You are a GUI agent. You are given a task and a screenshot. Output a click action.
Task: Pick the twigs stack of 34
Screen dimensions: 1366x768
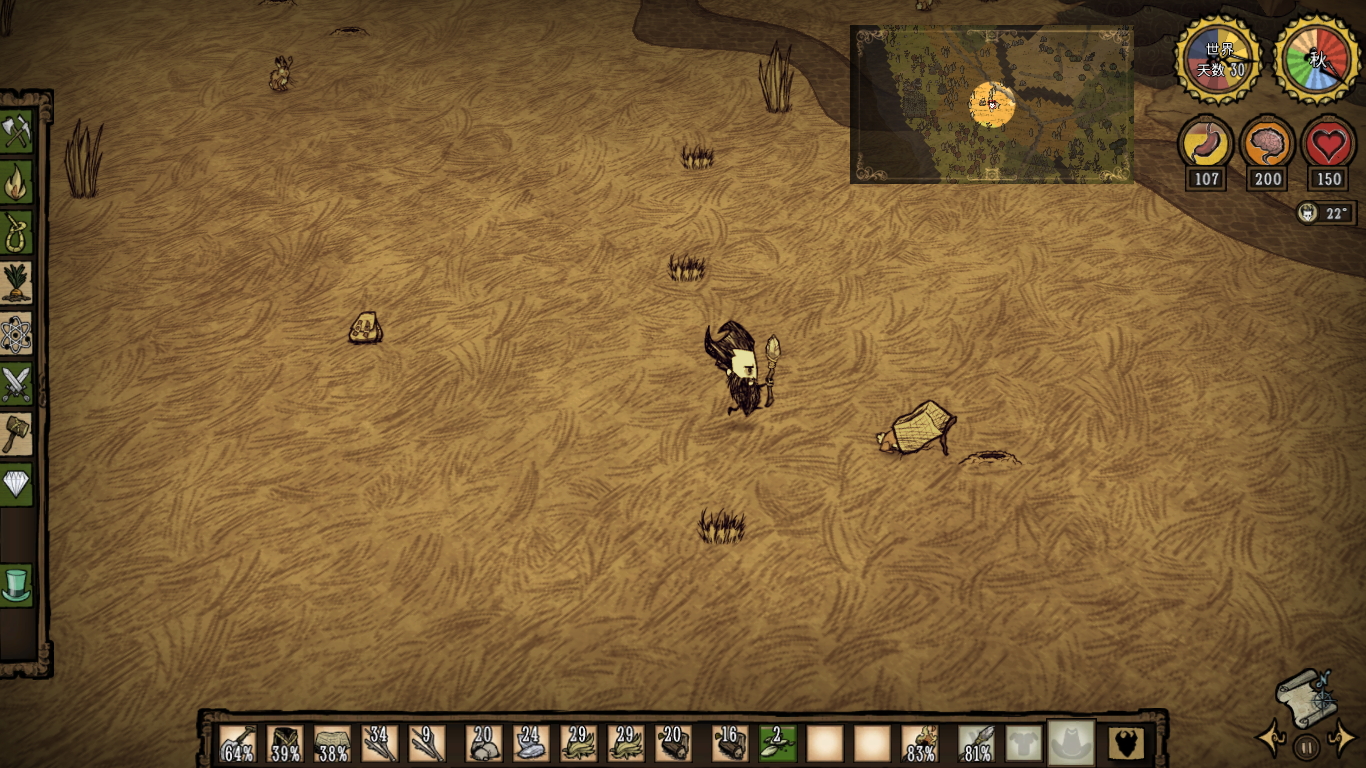click(379, 744)
